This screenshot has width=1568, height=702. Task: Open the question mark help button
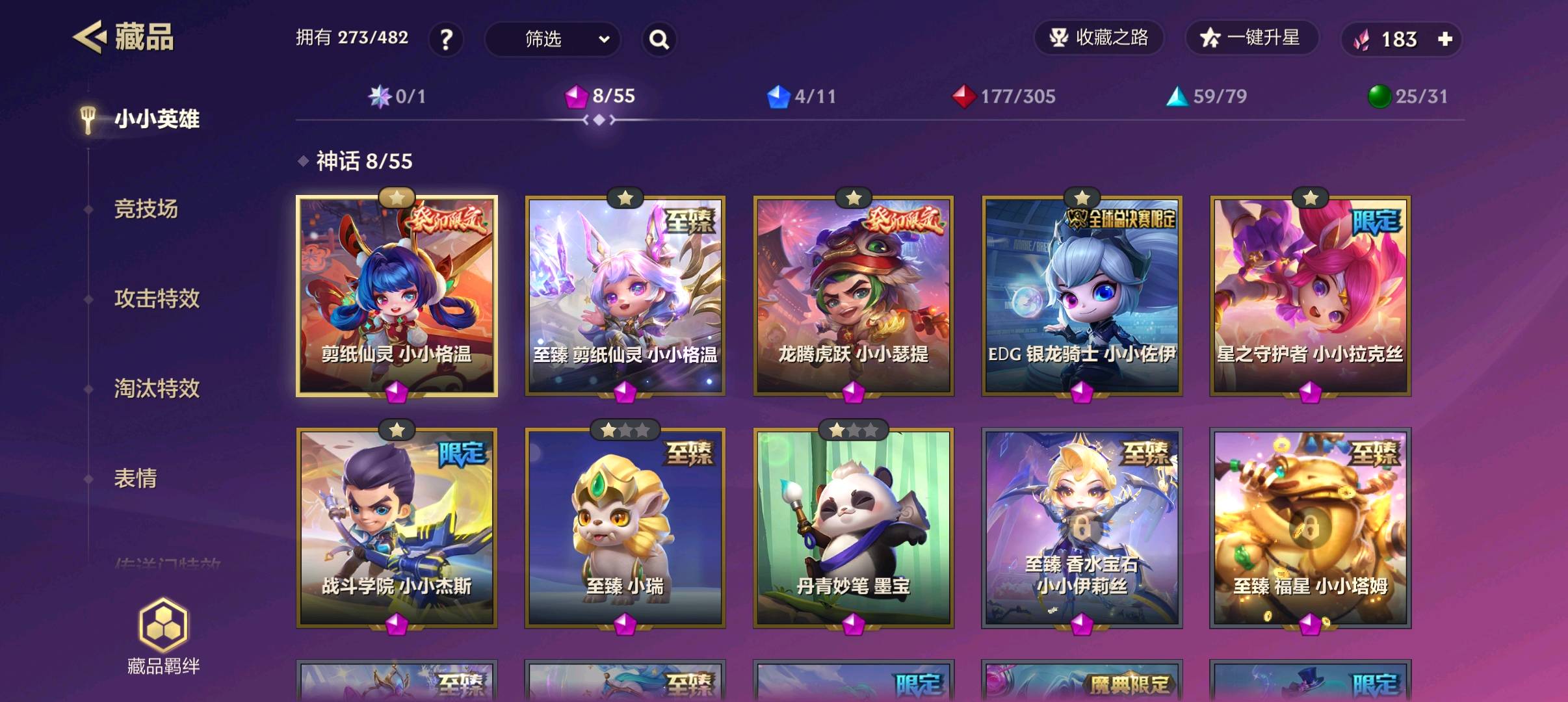tap(446, 40)
